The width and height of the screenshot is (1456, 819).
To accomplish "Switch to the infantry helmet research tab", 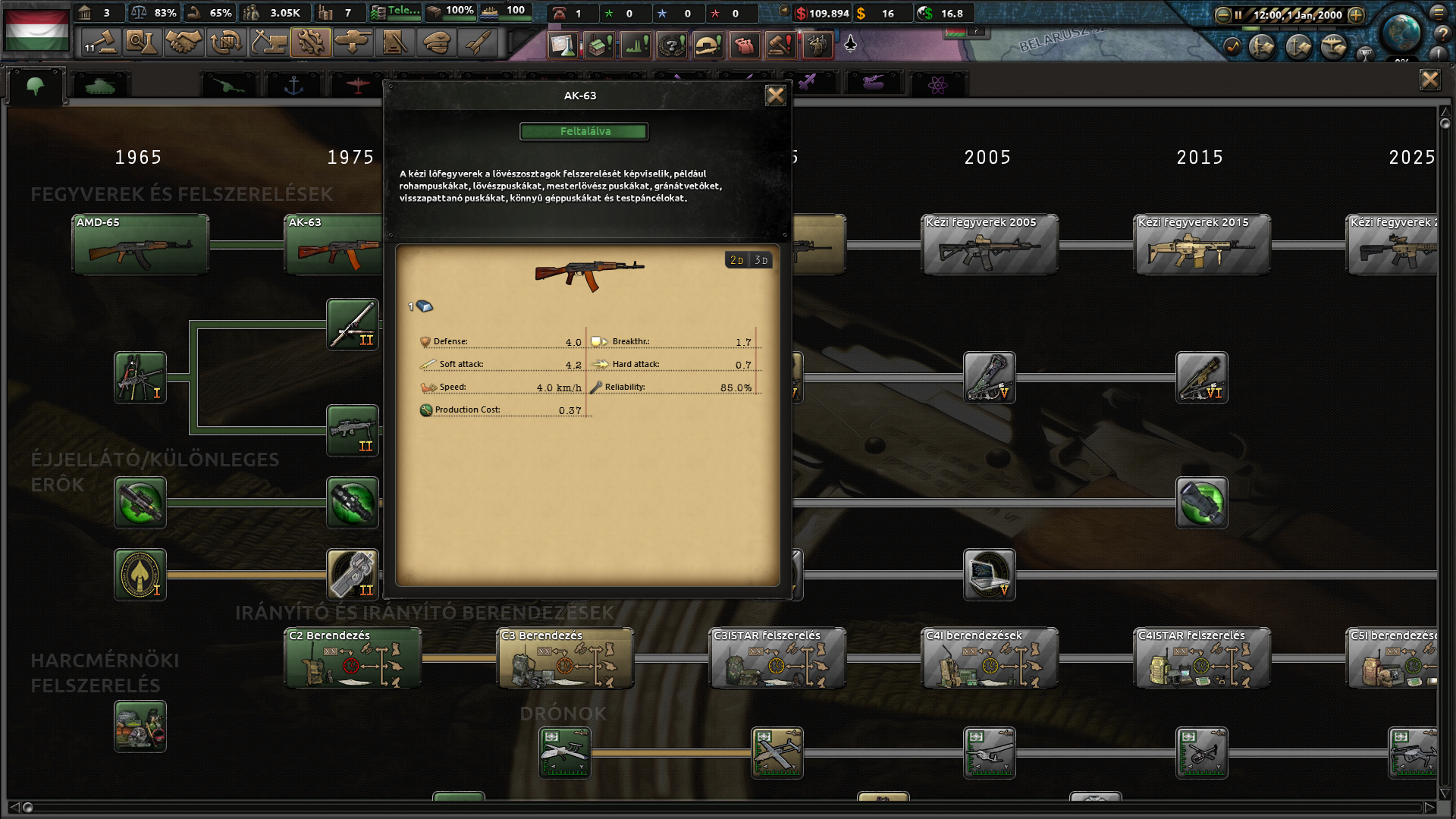I will [36, 85].
